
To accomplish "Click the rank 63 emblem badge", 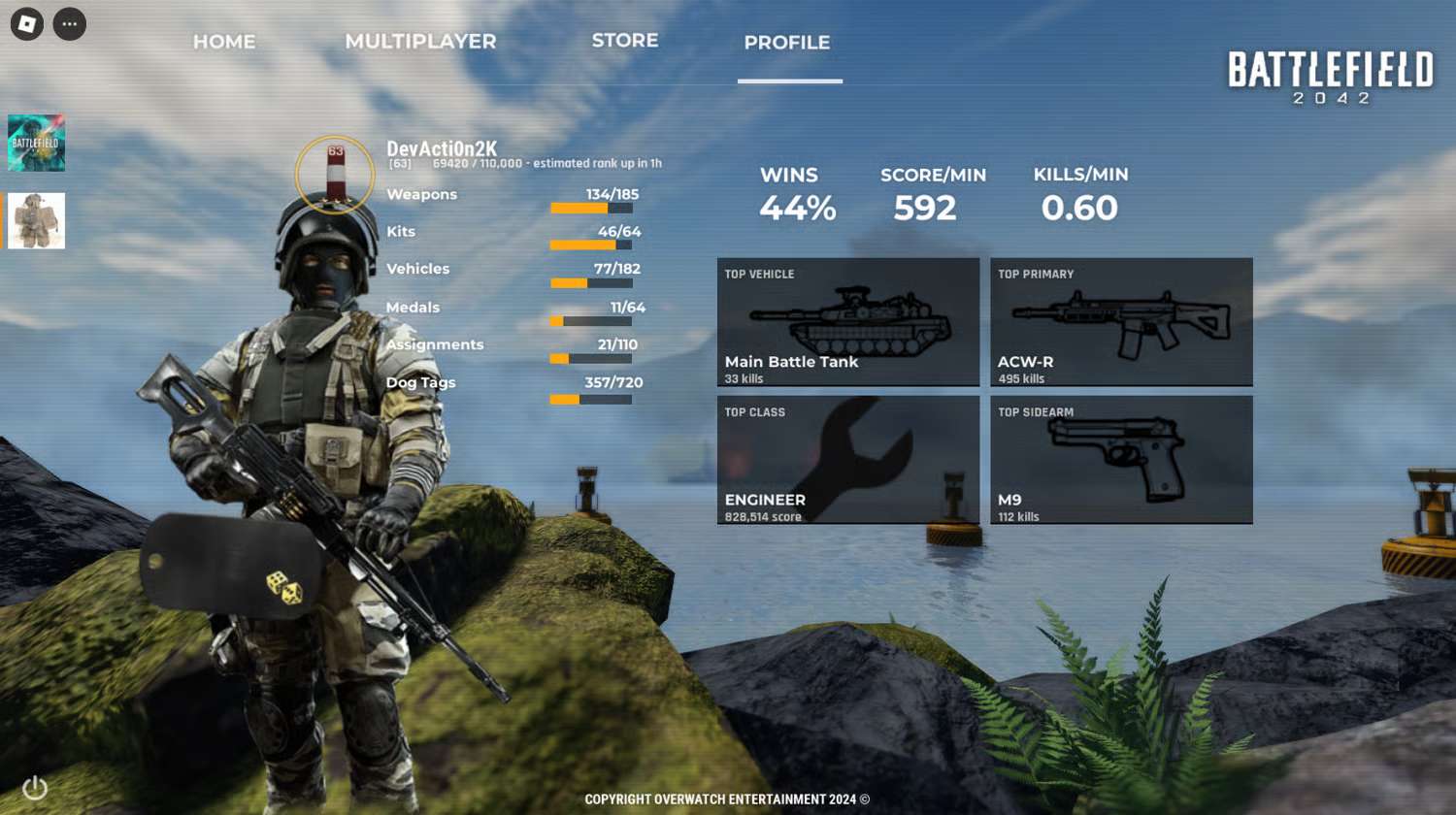I will coord(335,175).
